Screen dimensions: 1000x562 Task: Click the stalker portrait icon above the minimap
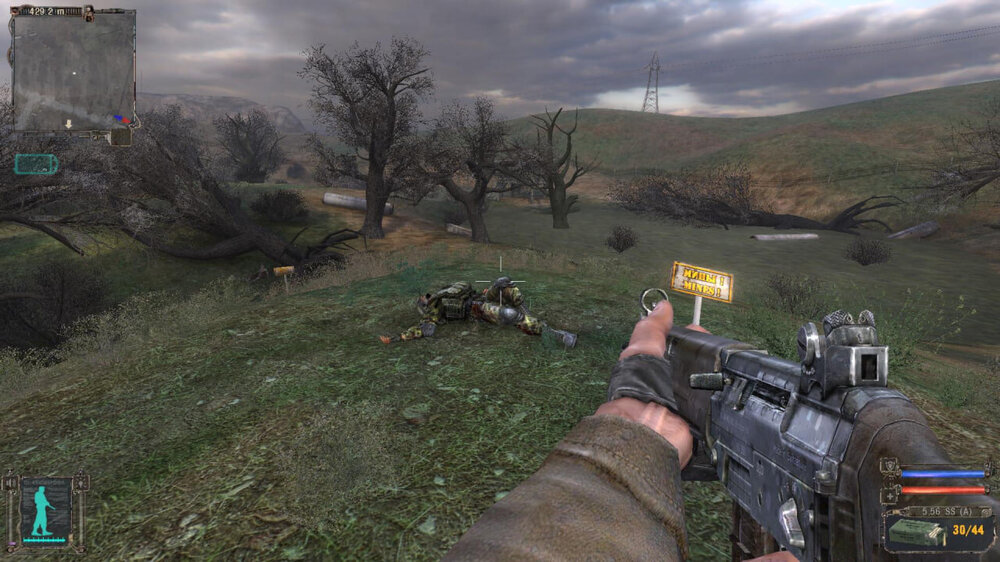pos(88,13)
